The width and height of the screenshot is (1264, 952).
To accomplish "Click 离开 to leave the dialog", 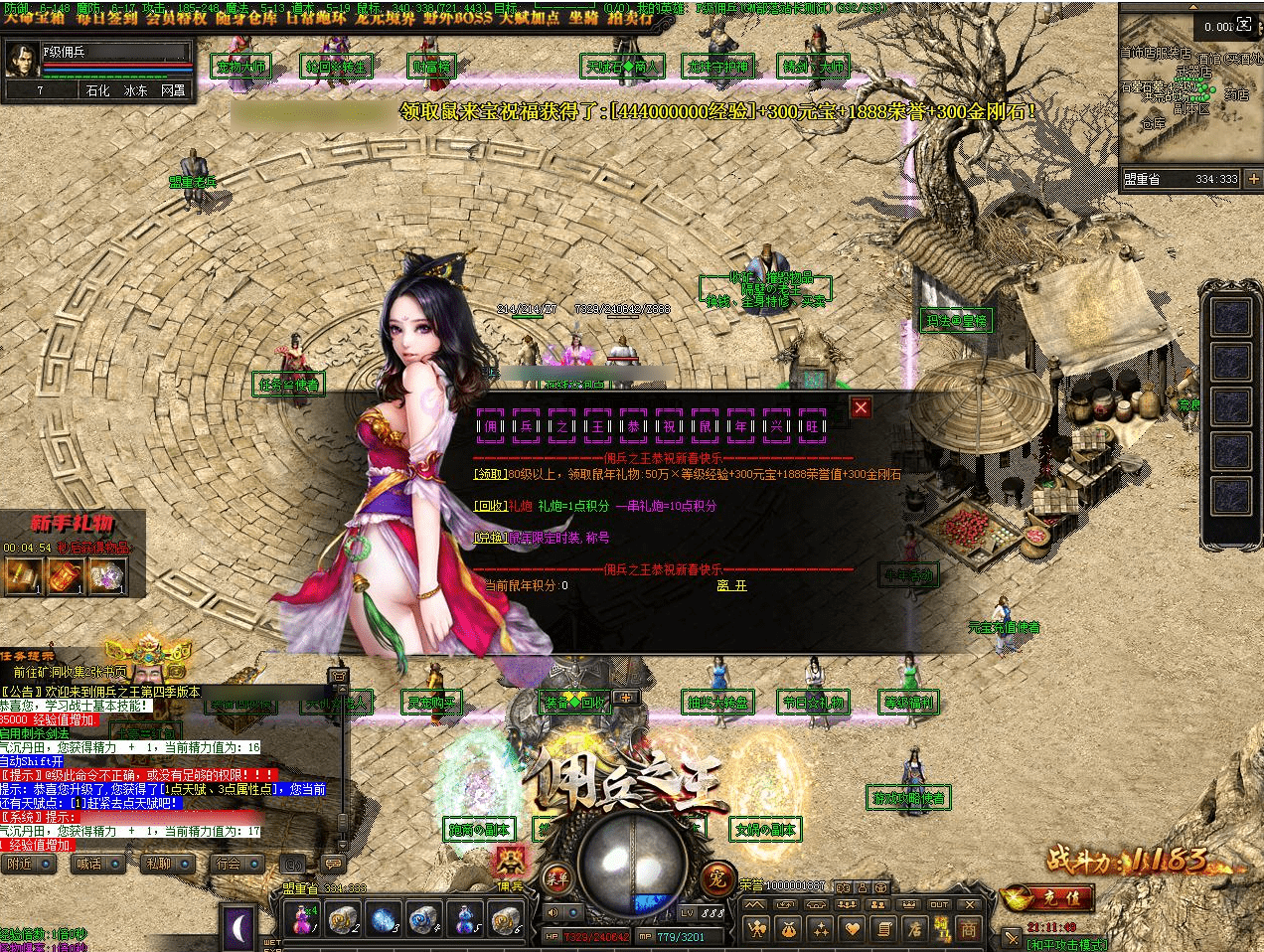I will [x=731, y=586].
